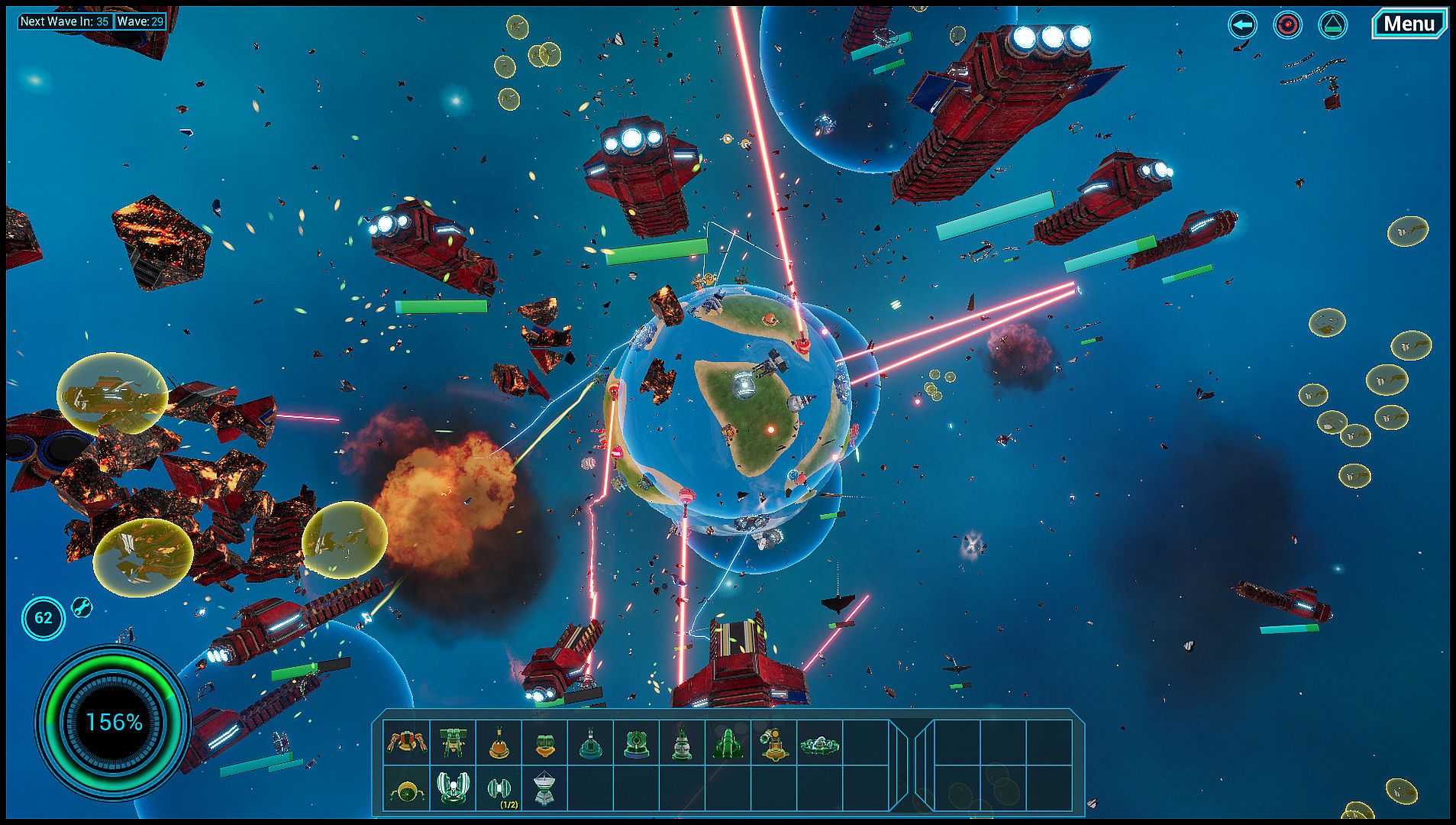Choose the green rocket-shaped turret

point(728,742)
